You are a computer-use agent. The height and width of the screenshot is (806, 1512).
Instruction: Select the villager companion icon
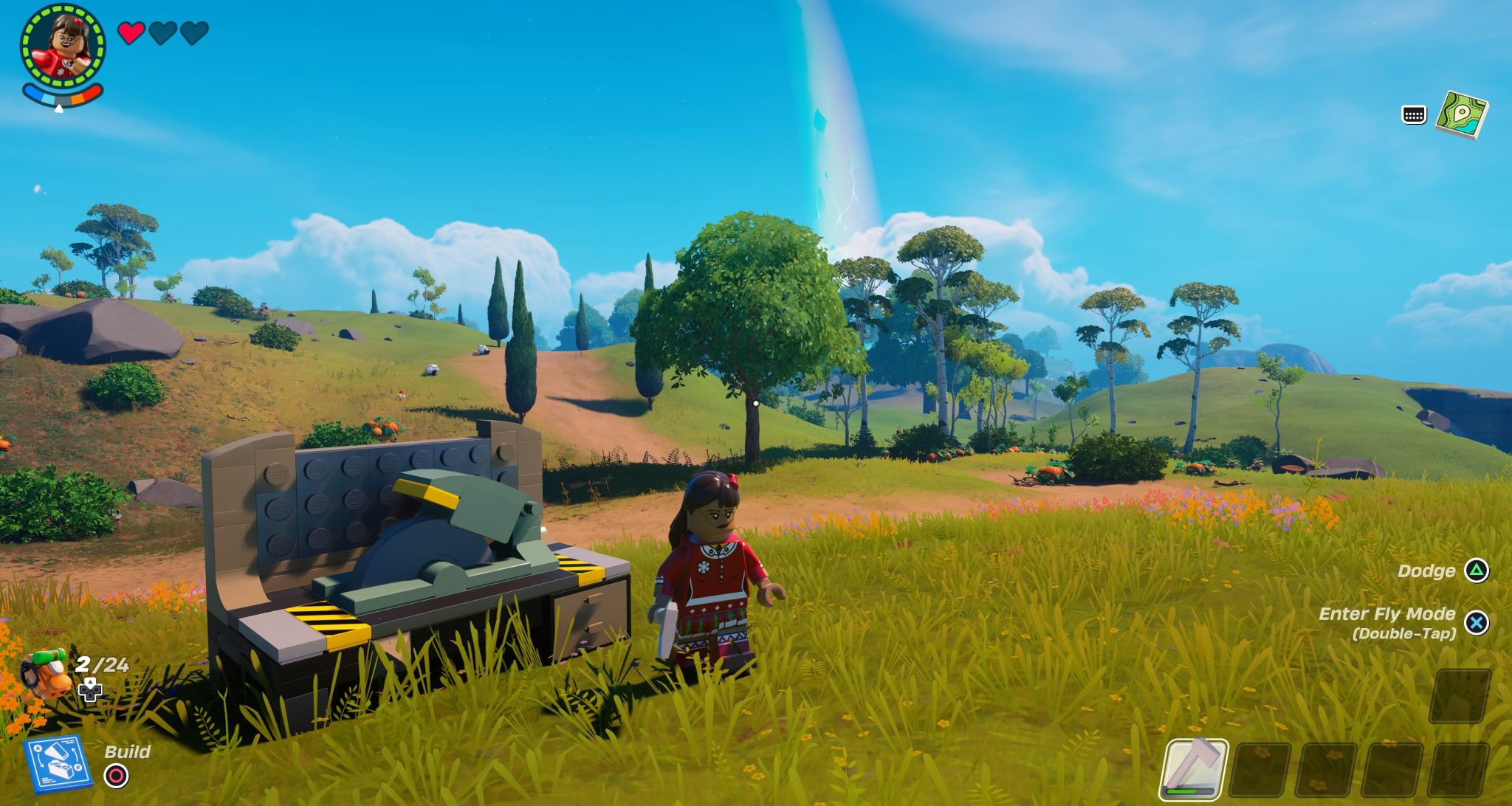(46, 672)
